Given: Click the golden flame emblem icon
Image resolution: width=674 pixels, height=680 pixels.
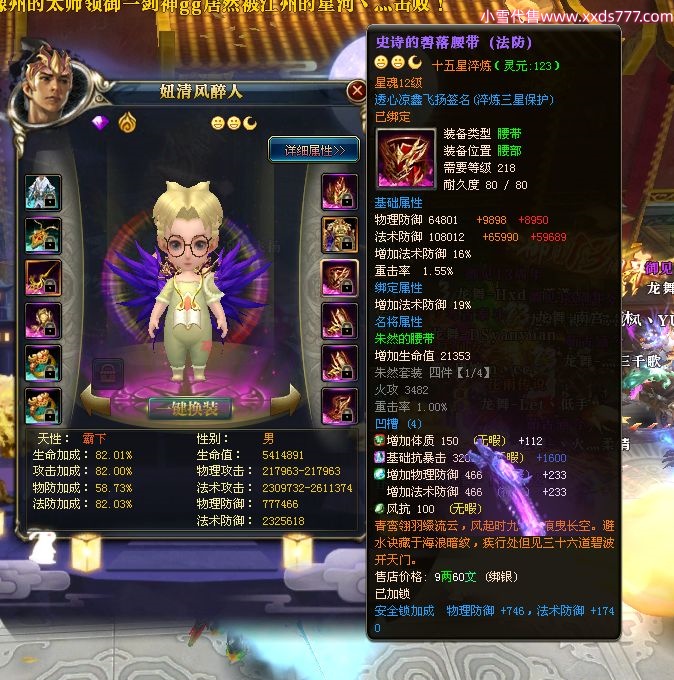Looking at the screenshot, I should (126, 123).
